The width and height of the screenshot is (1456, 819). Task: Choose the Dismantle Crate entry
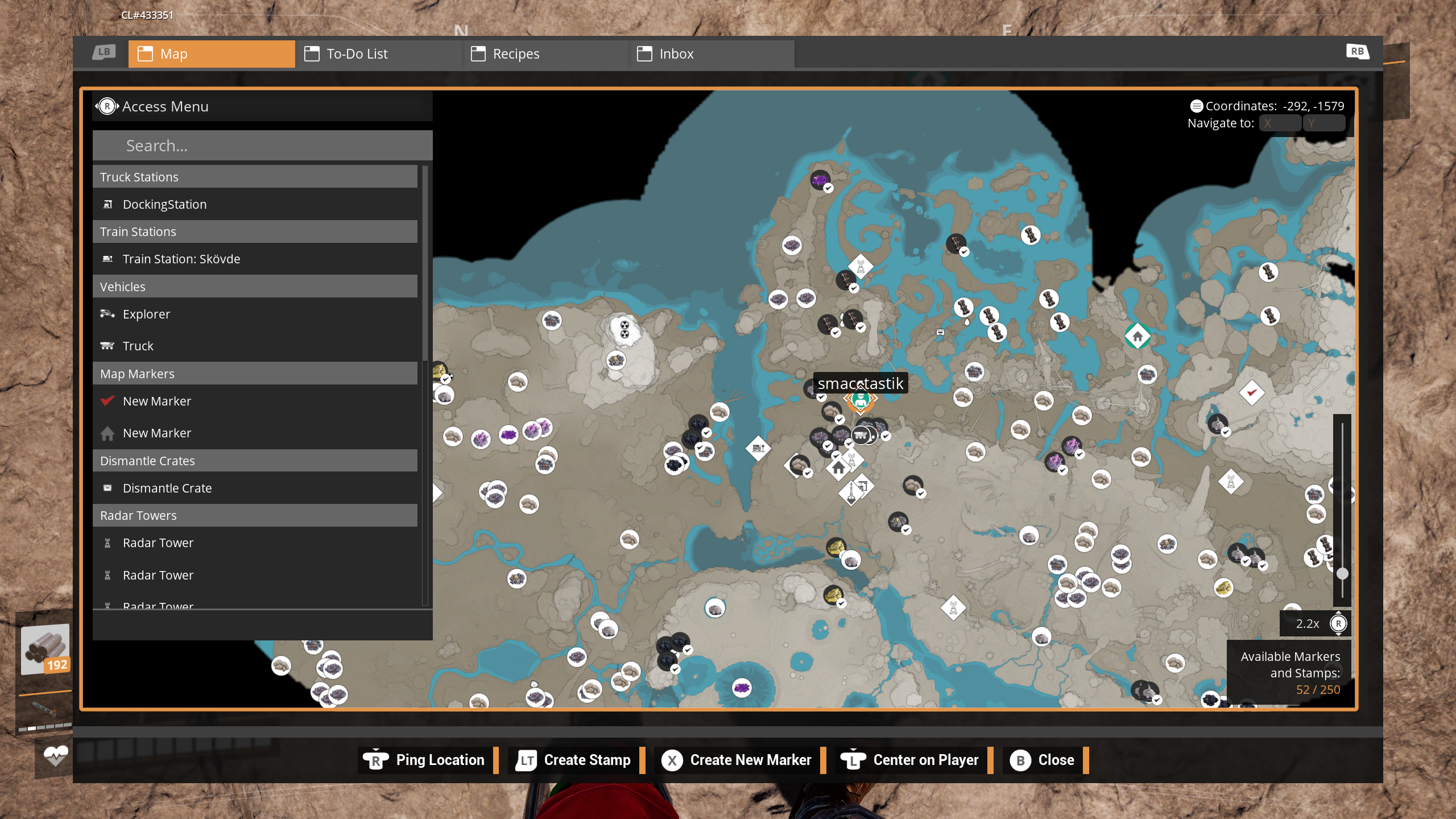click(x=167, y=488)
